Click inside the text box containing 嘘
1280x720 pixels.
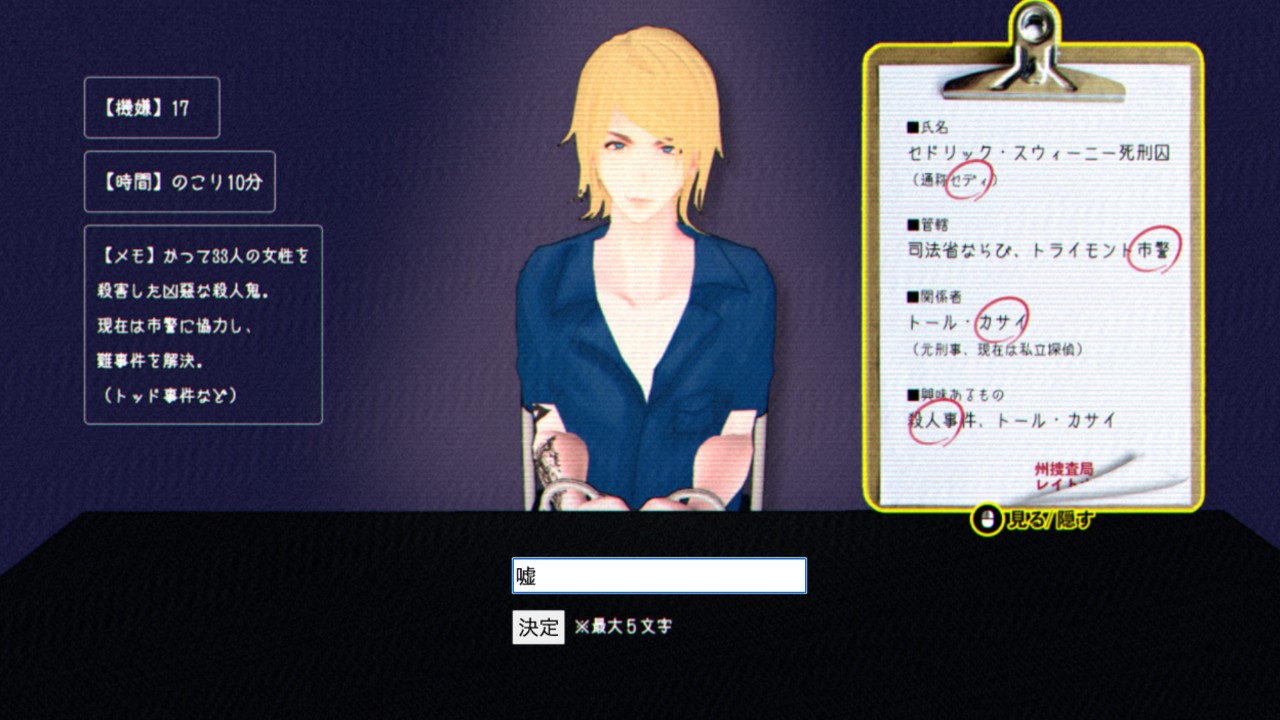[658, 575]
